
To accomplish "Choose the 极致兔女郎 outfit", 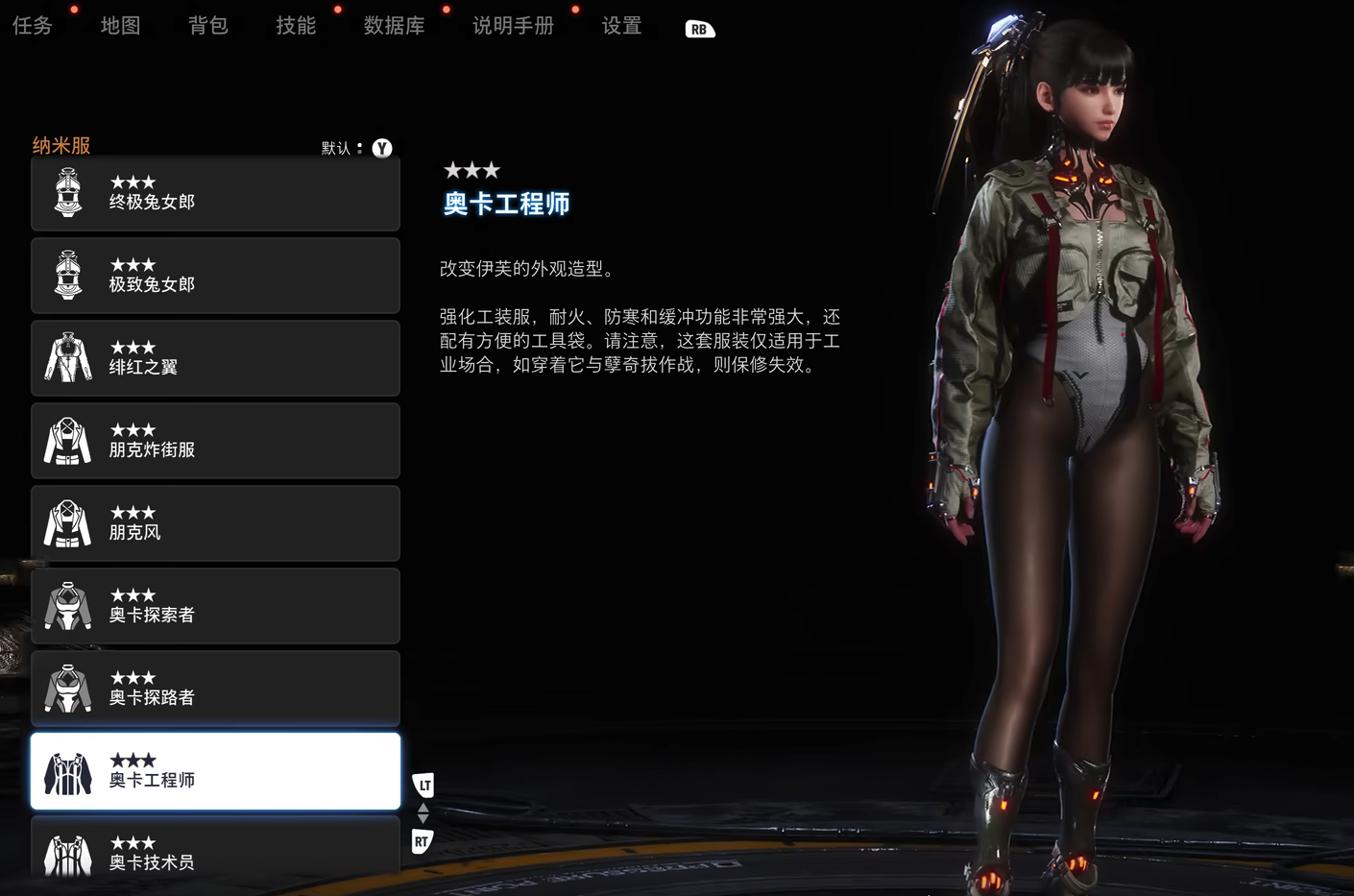I will (215, 277).
